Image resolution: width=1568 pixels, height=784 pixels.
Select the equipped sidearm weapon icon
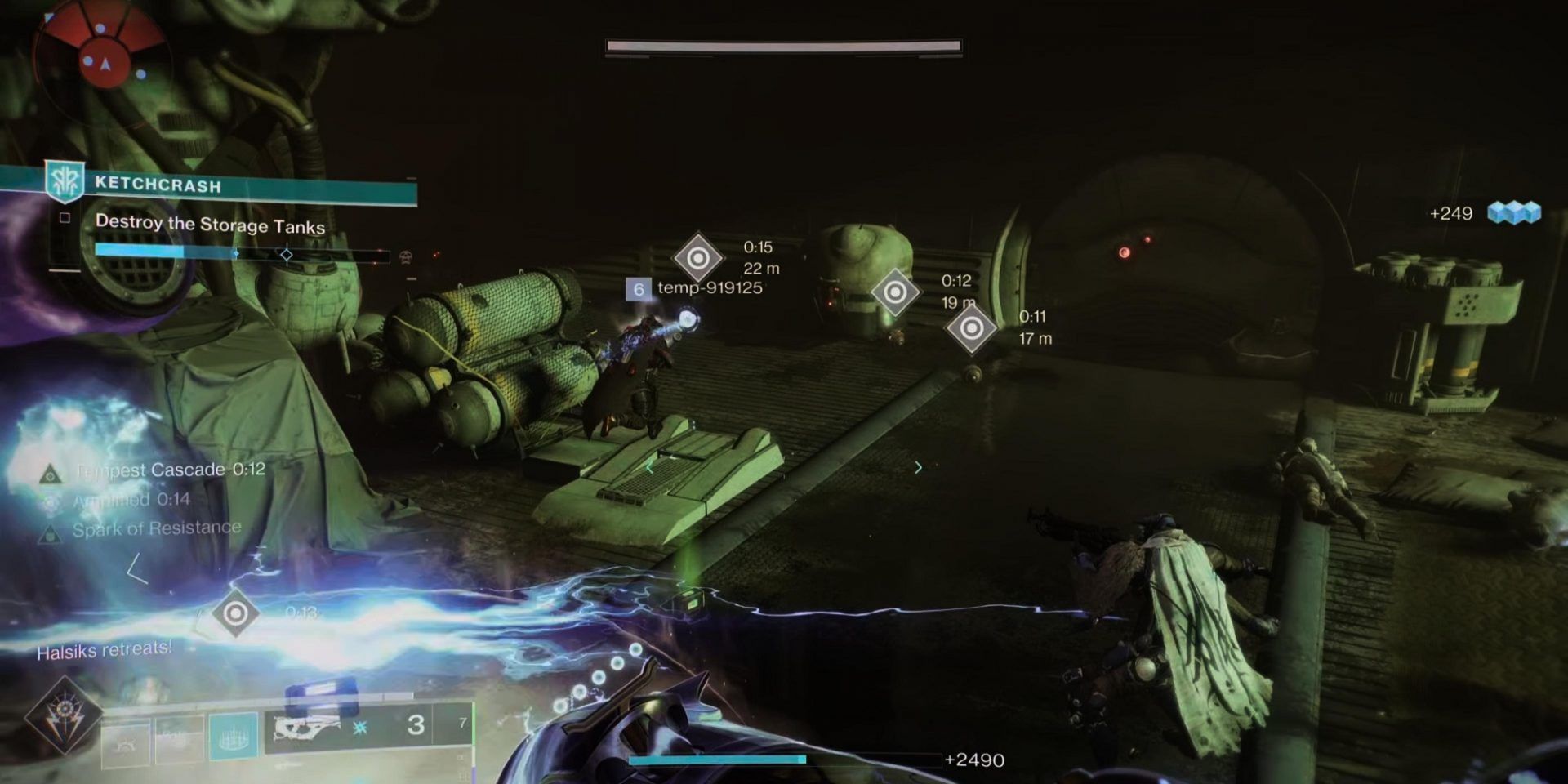click(x=306, y=729)
